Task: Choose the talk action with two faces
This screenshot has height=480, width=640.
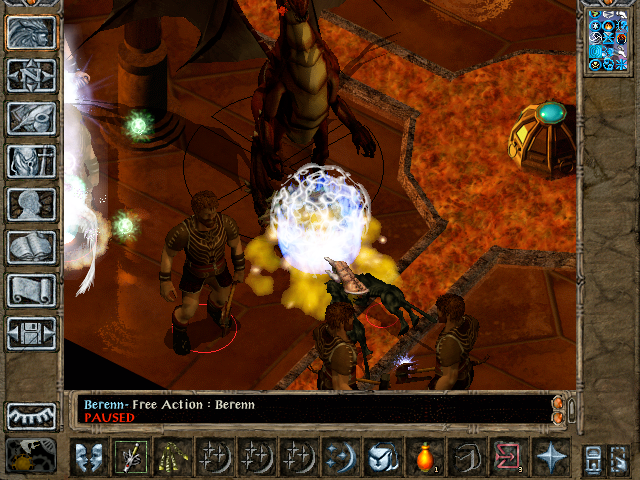Action: [88, 457]
